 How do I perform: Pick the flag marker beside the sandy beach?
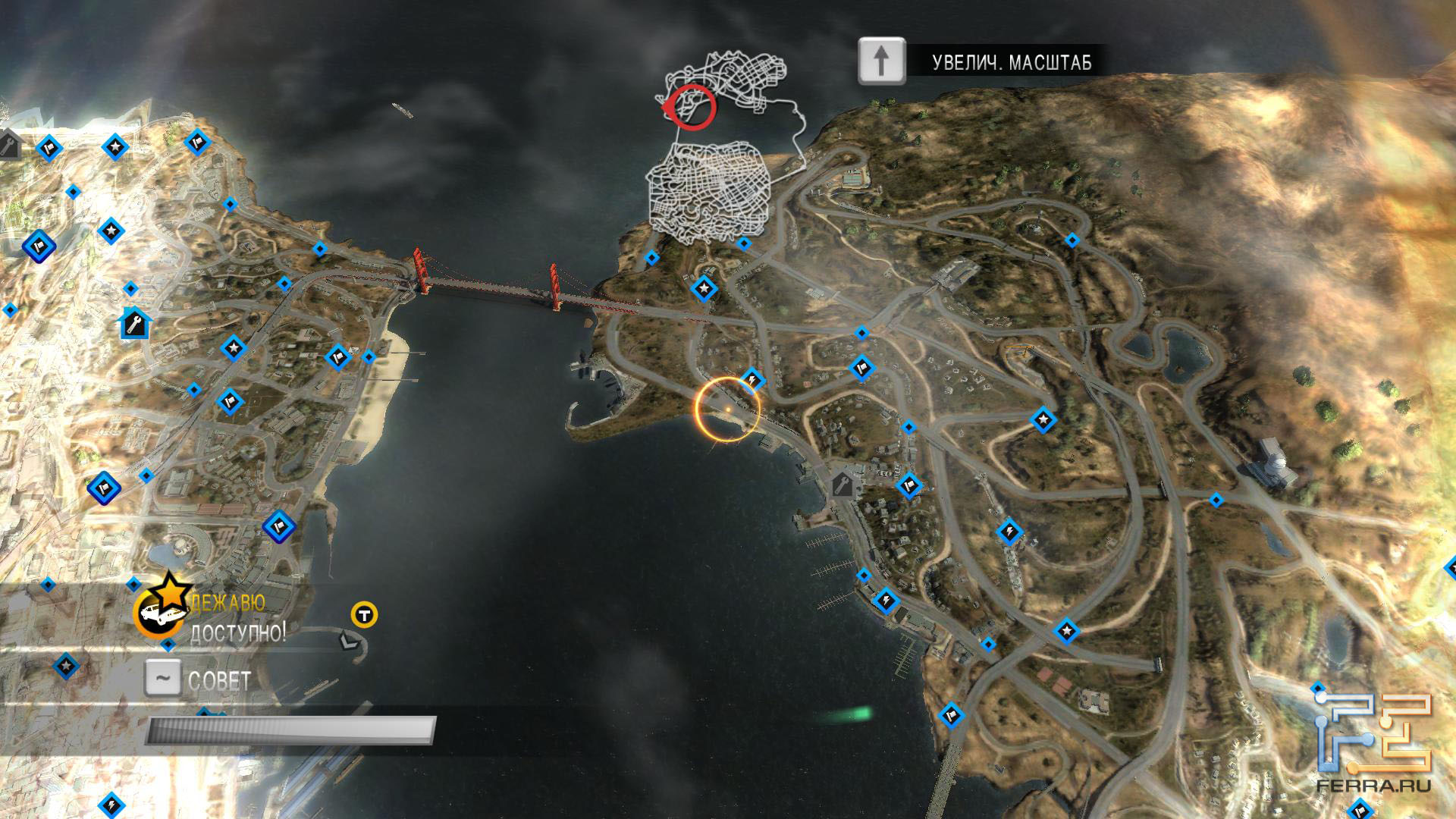coord(337,356)
